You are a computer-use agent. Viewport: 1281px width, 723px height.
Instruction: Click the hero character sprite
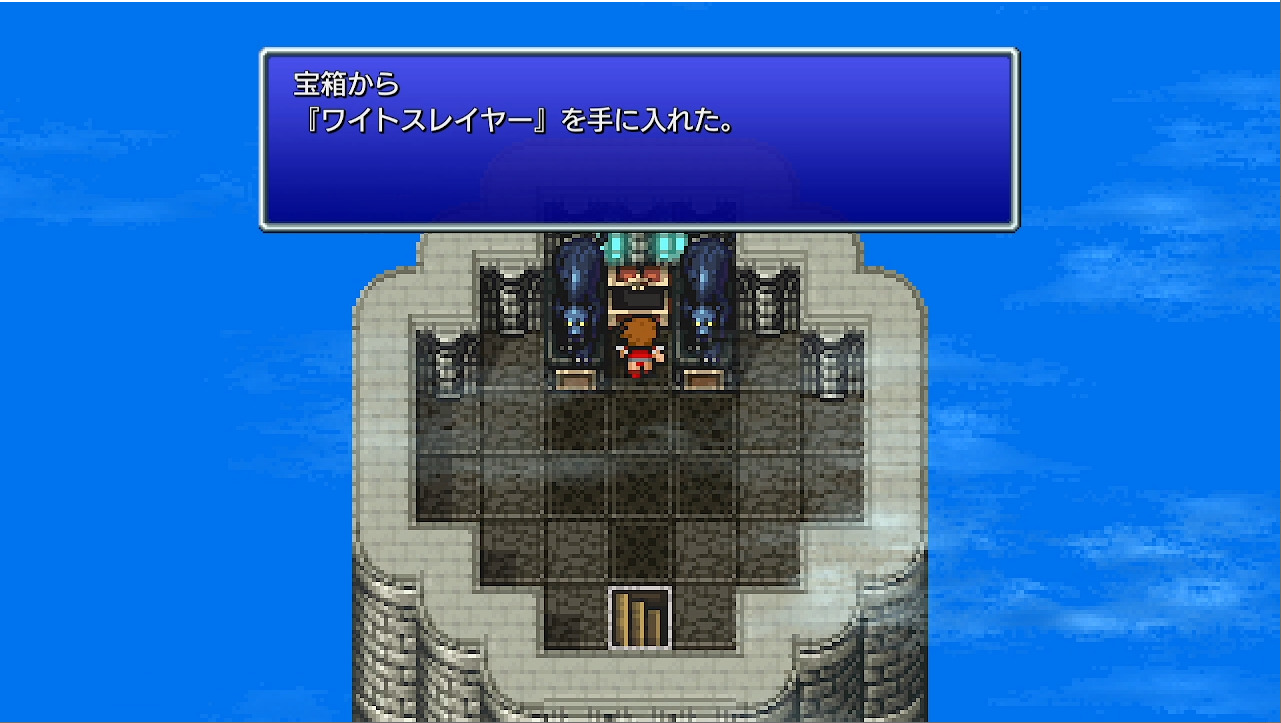[x=641, y=348]
